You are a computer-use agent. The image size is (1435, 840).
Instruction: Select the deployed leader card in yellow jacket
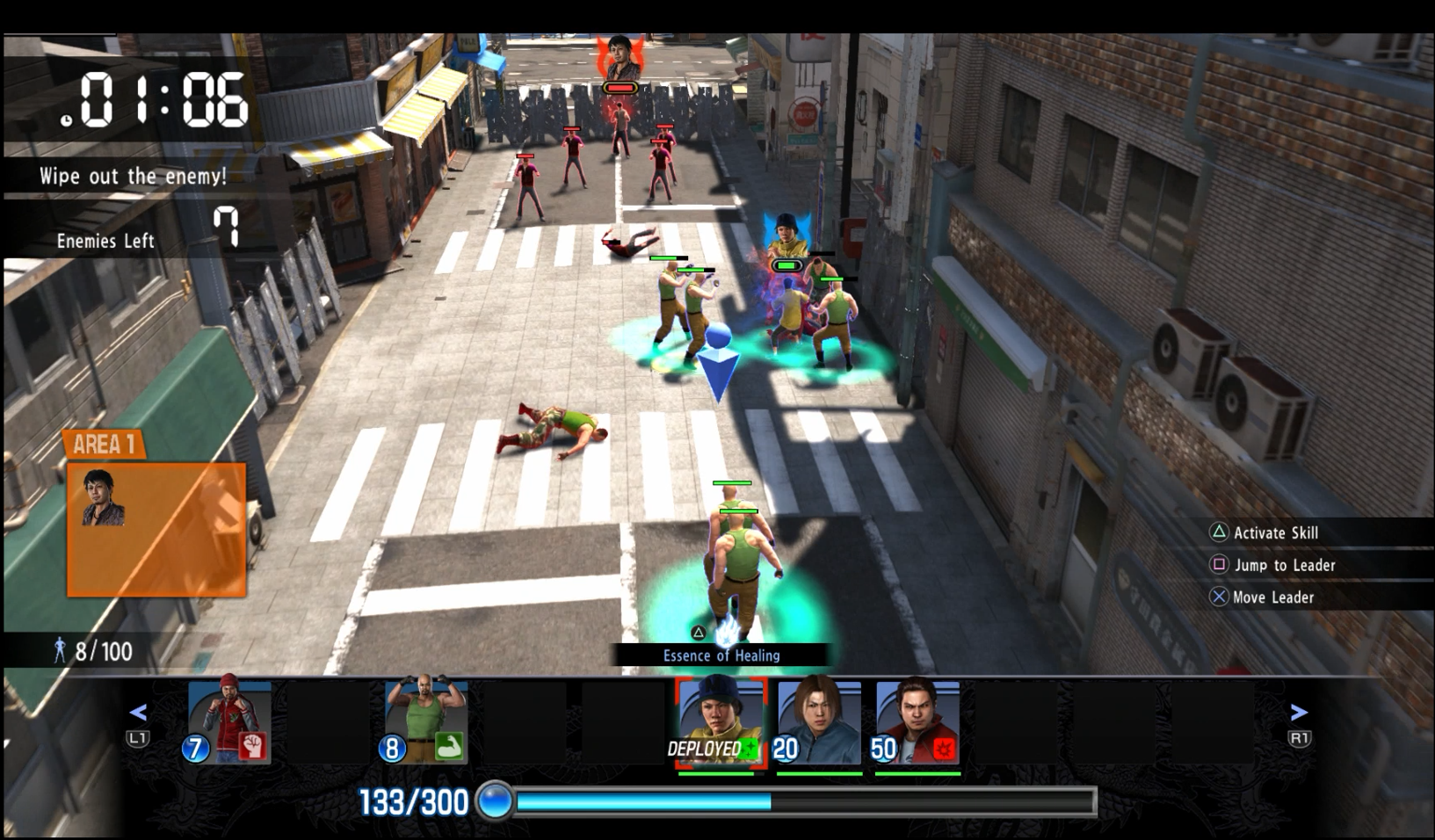point(721,723)
